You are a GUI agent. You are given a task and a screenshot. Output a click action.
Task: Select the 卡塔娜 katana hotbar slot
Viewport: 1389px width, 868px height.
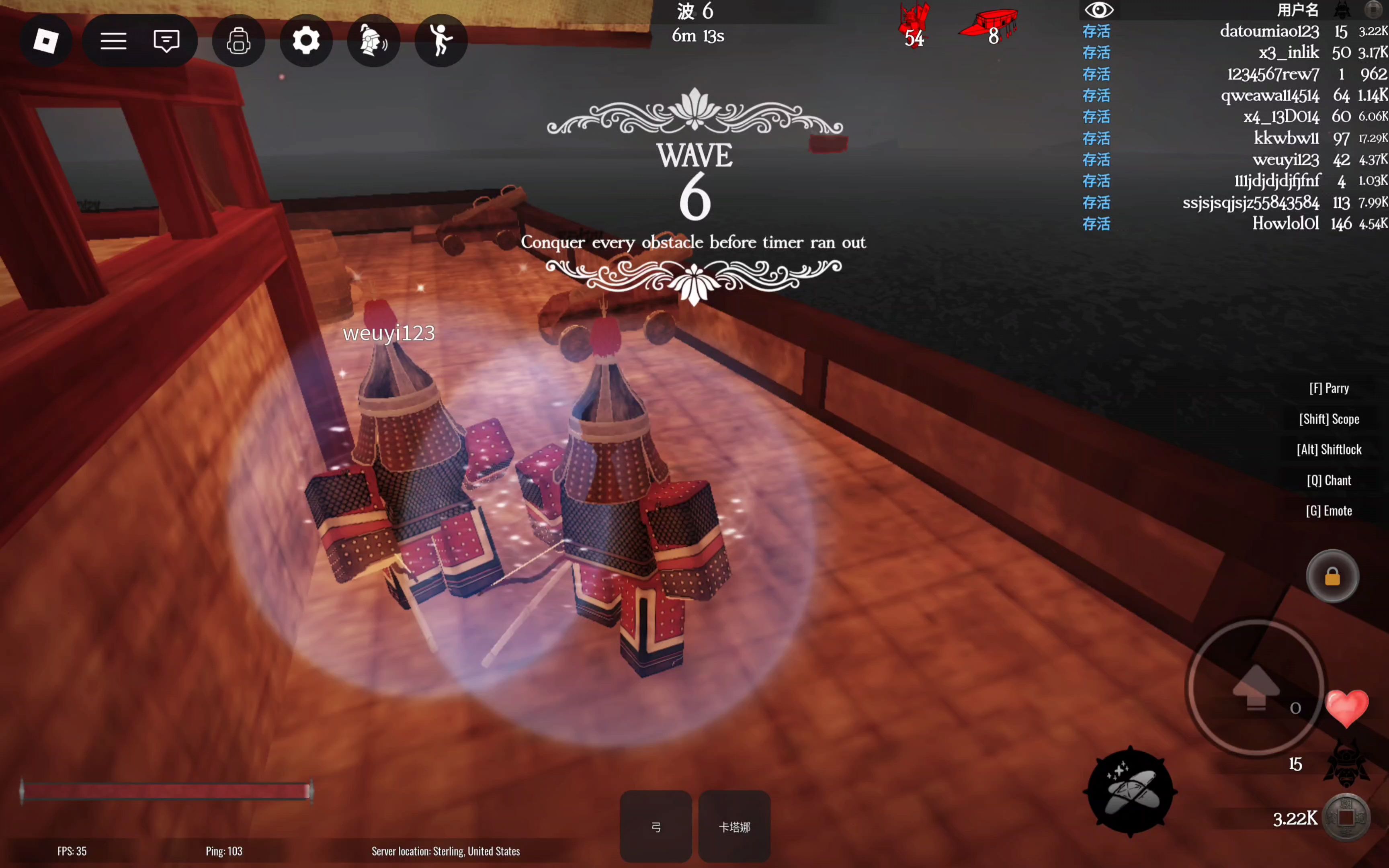734,826
